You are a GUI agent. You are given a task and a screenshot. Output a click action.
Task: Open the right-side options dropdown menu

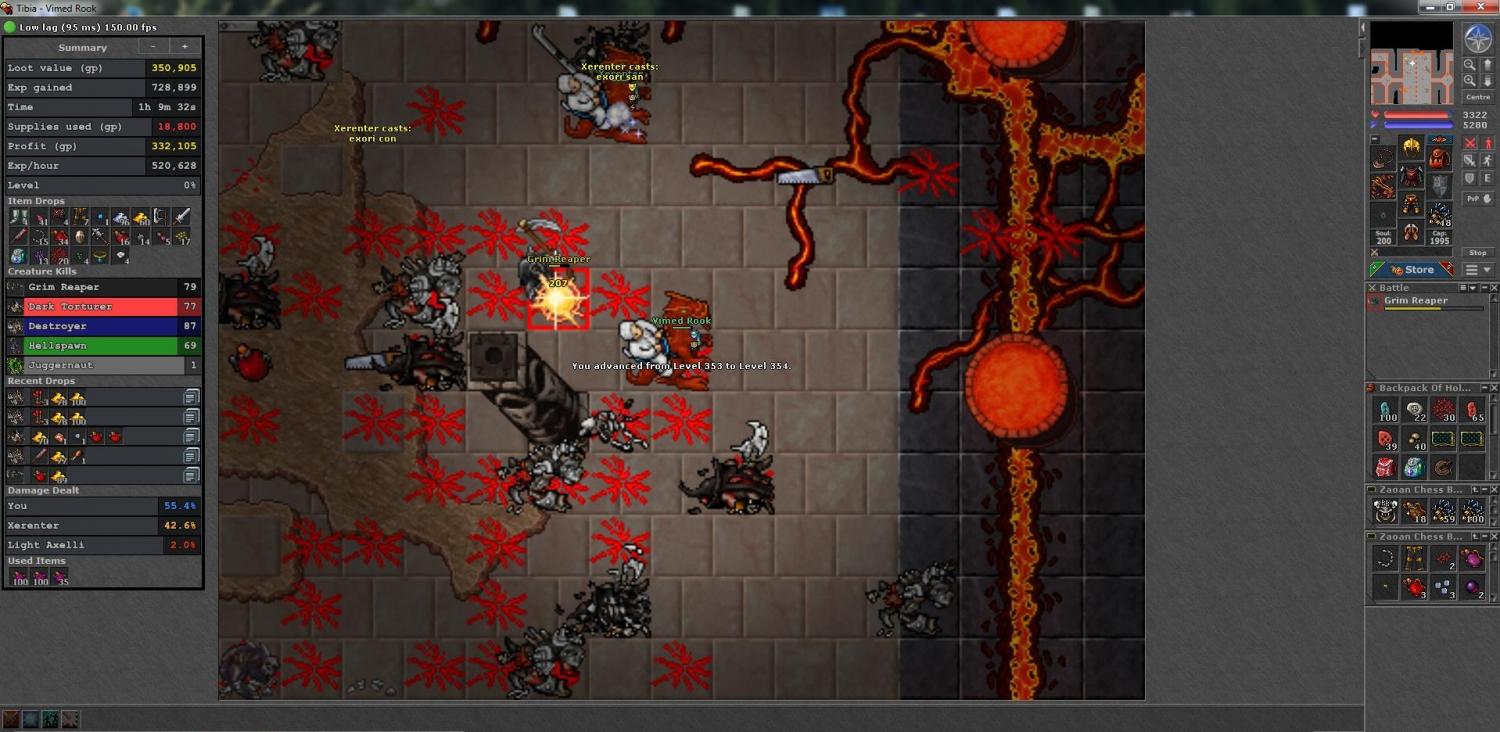1478,270
